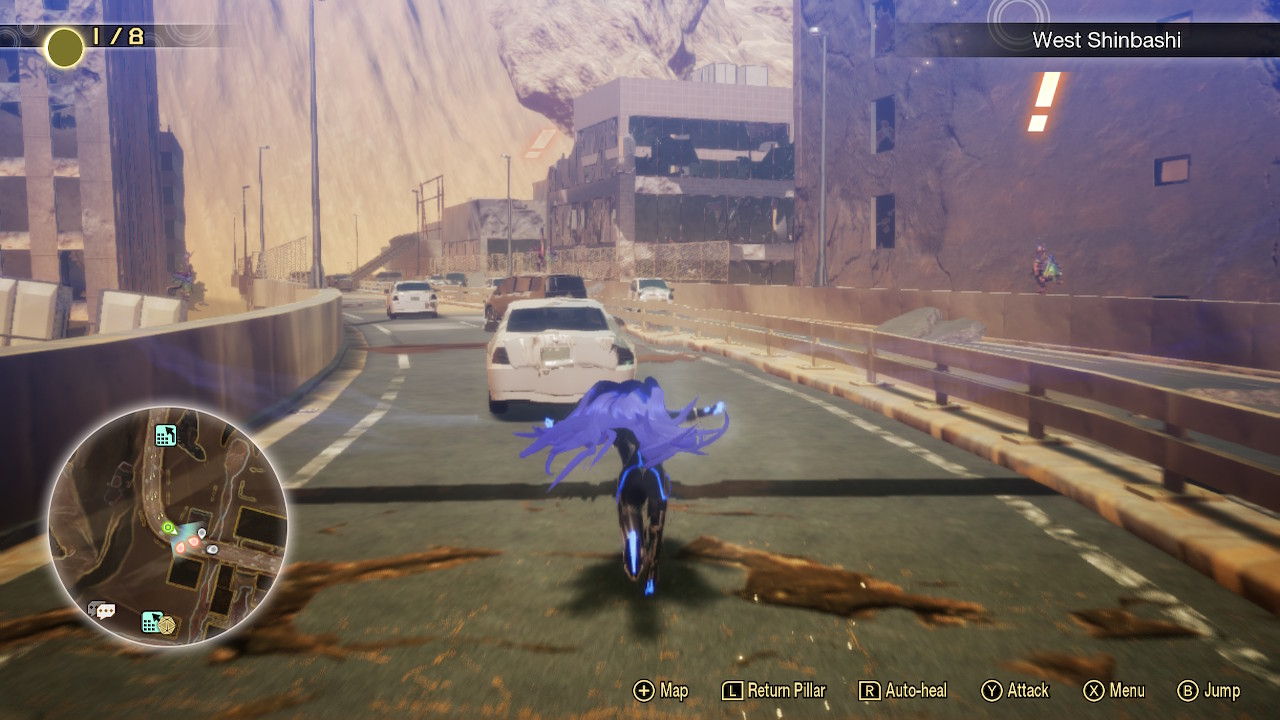Select the speech bubble marker on the minimap

tap(102, 610)
